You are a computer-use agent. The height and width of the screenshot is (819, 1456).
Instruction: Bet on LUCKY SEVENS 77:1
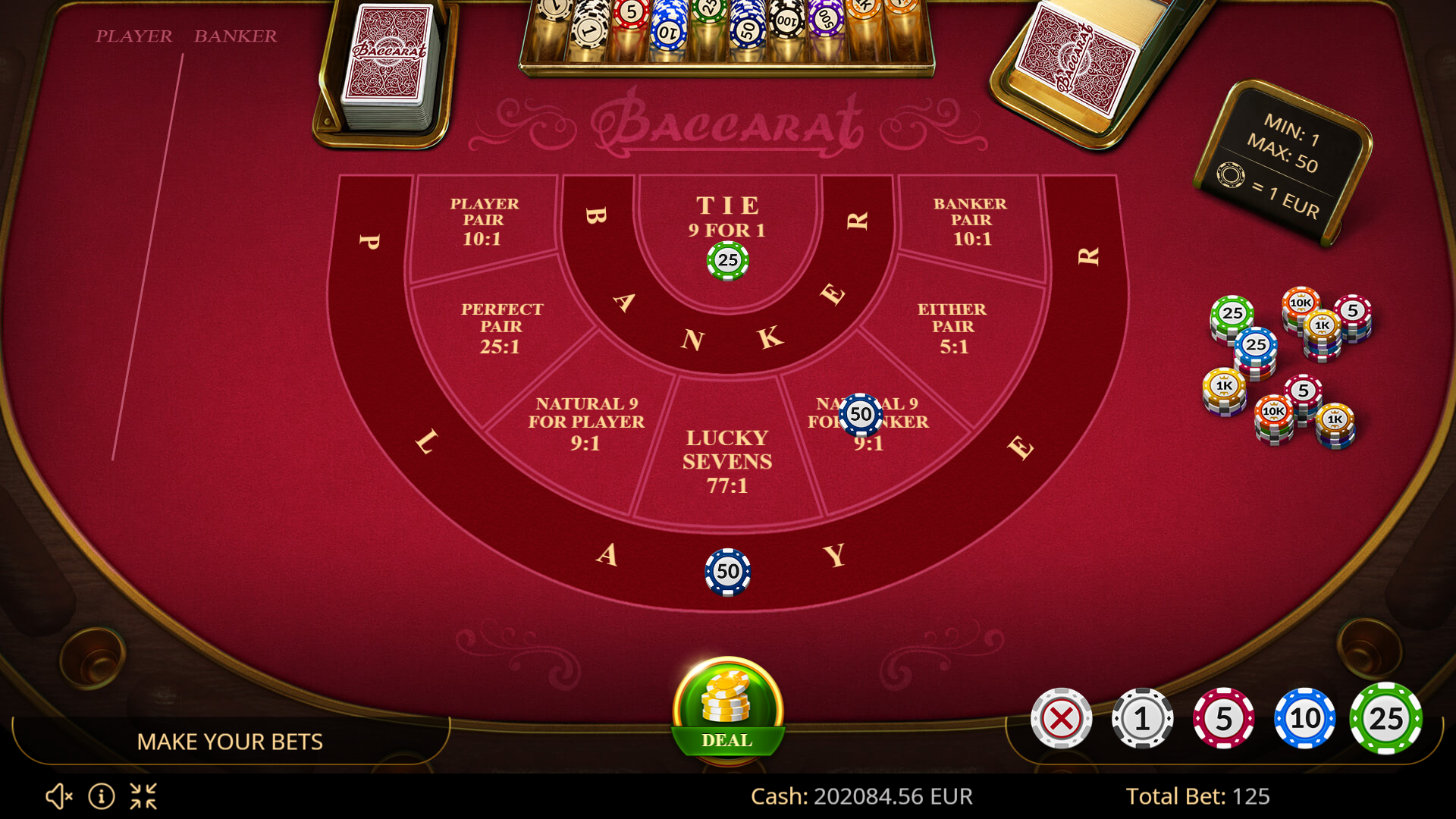click(728, 463)
